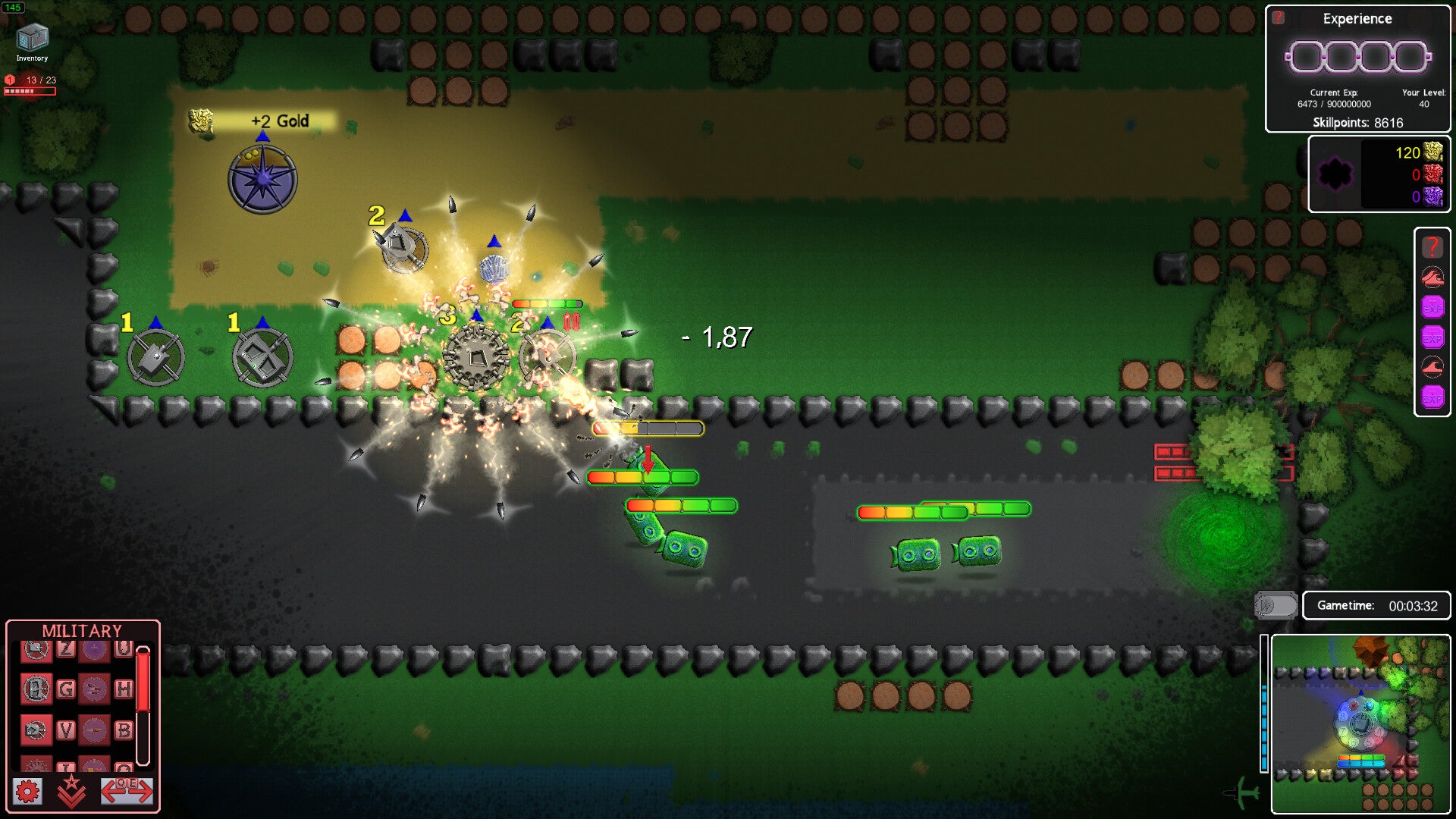Select the purple star compass tower
The image size is (1456, 819).
(262, 179)
